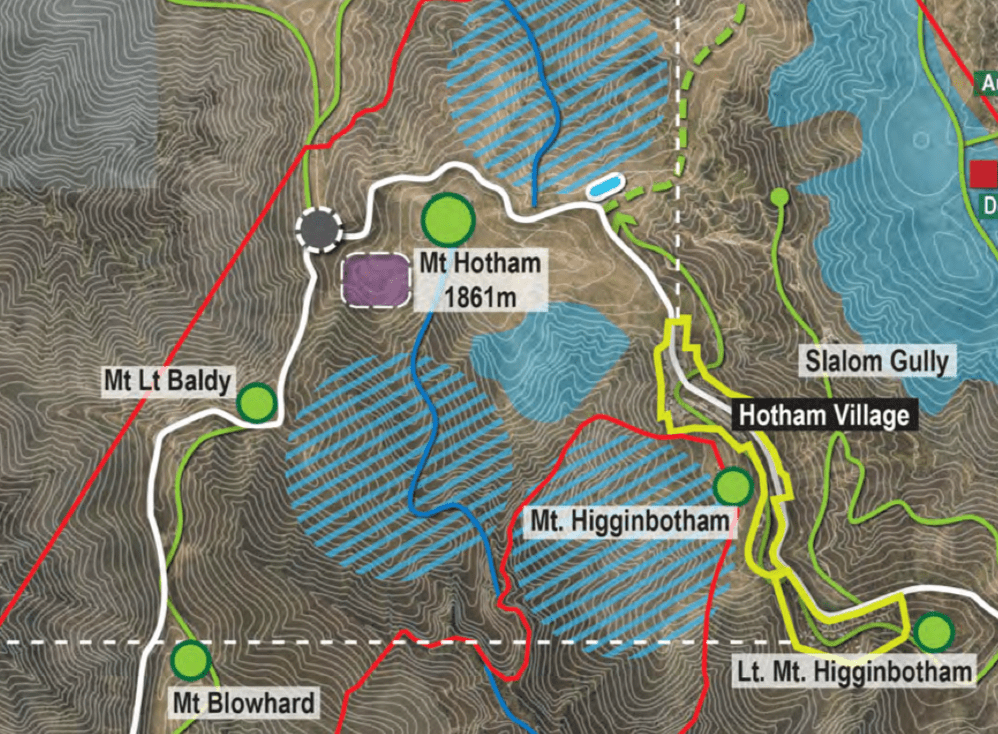Viewport: 998px width, 734px height.
Task: Click the Lt. Mt. Higginbotham green marker
Action: [933, 631]
